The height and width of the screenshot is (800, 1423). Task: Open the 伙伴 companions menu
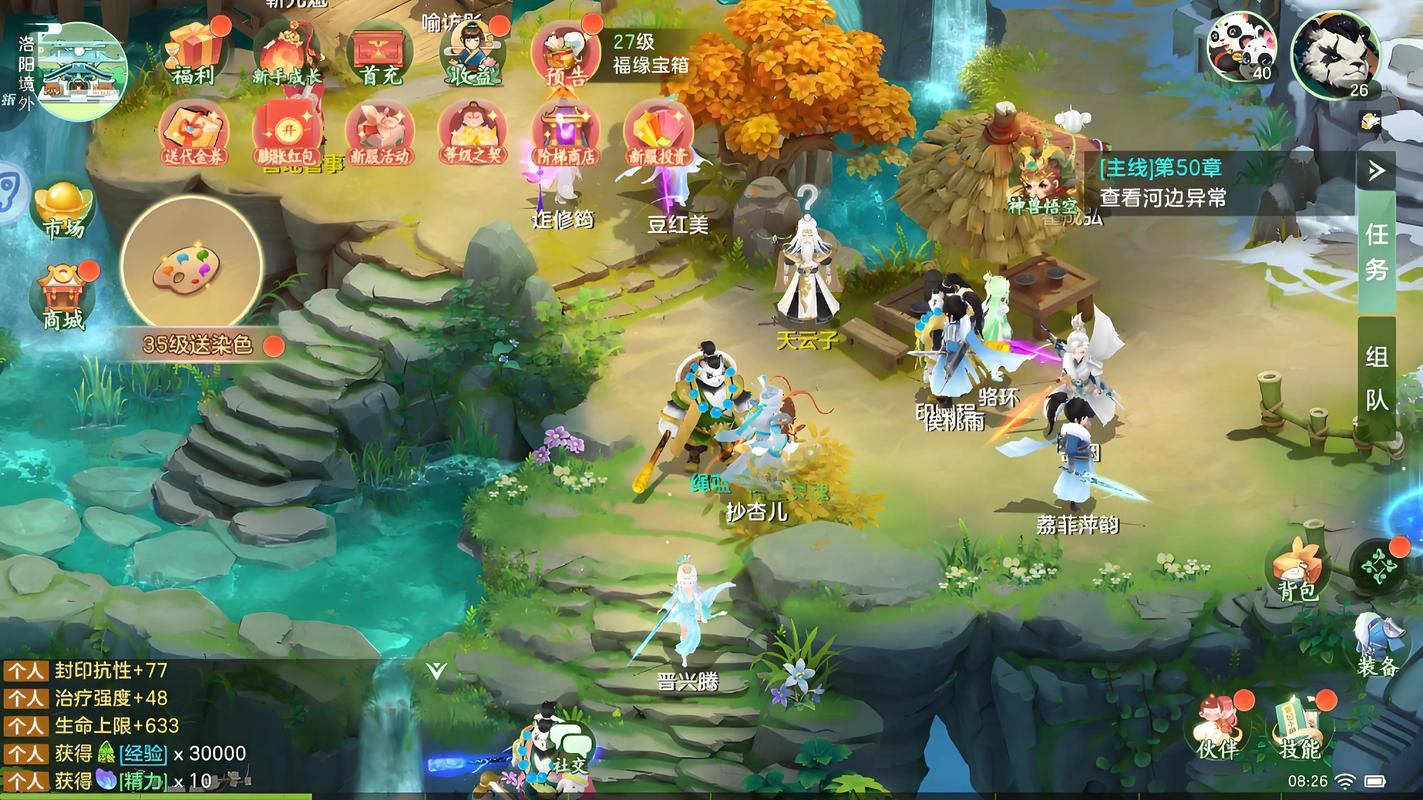point(1217,728)
